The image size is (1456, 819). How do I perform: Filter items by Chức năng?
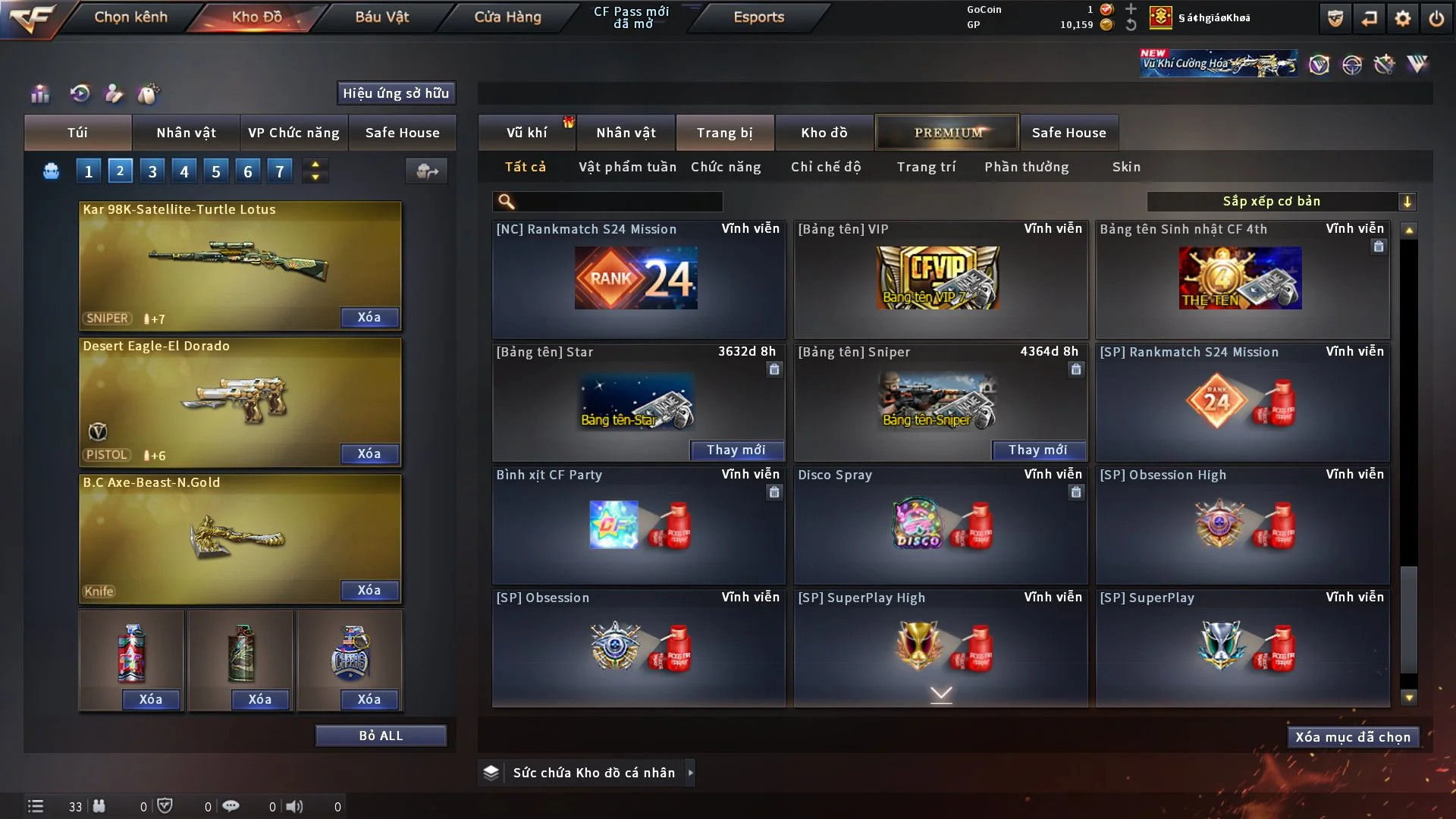[x=726, y=167]
